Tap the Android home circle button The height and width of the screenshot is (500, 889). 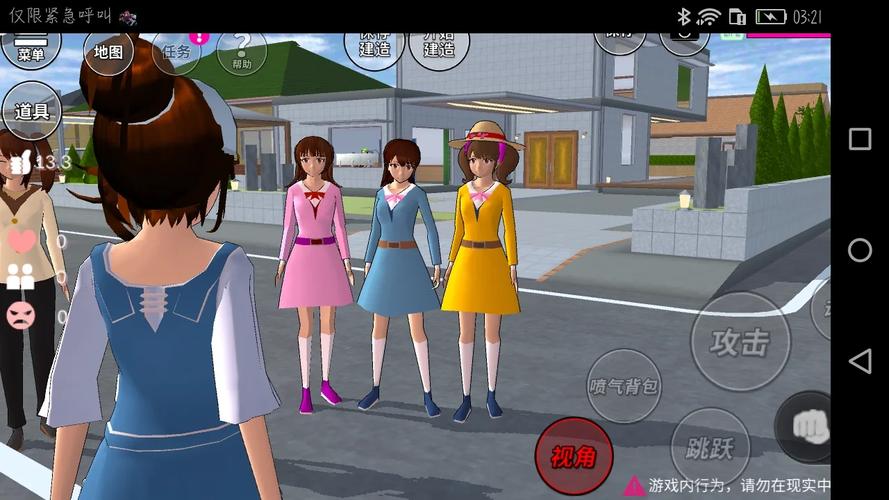859,250
